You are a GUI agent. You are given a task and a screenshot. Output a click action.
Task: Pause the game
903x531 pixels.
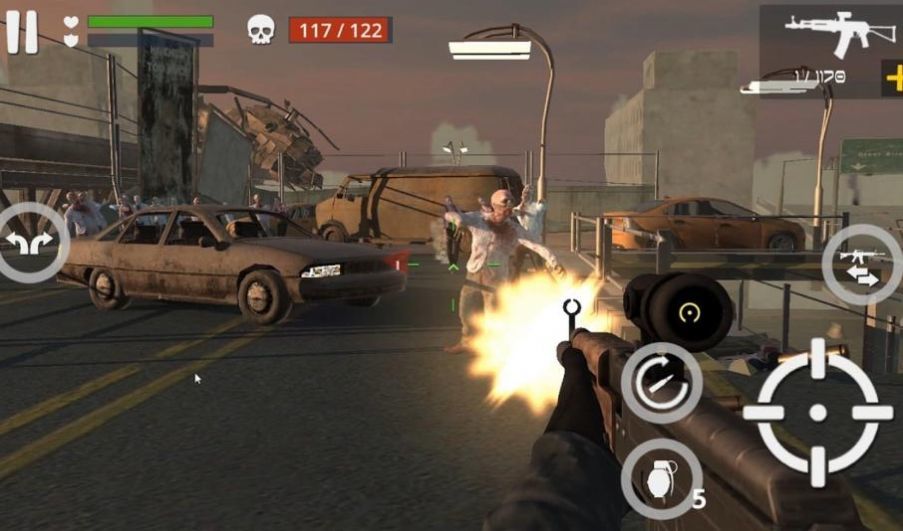[x=22, y=31]
